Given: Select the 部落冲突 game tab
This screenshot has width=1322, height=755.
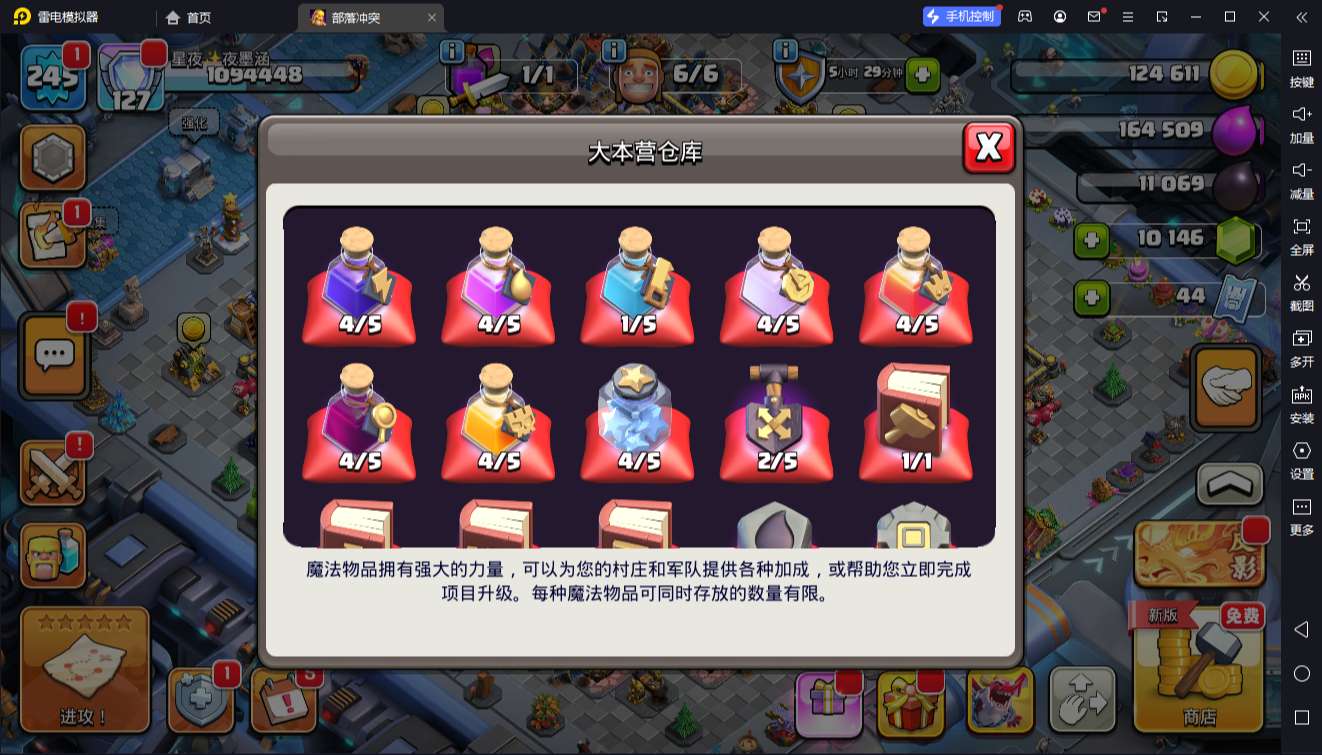Looking at the screenshot, I should 360,17.
